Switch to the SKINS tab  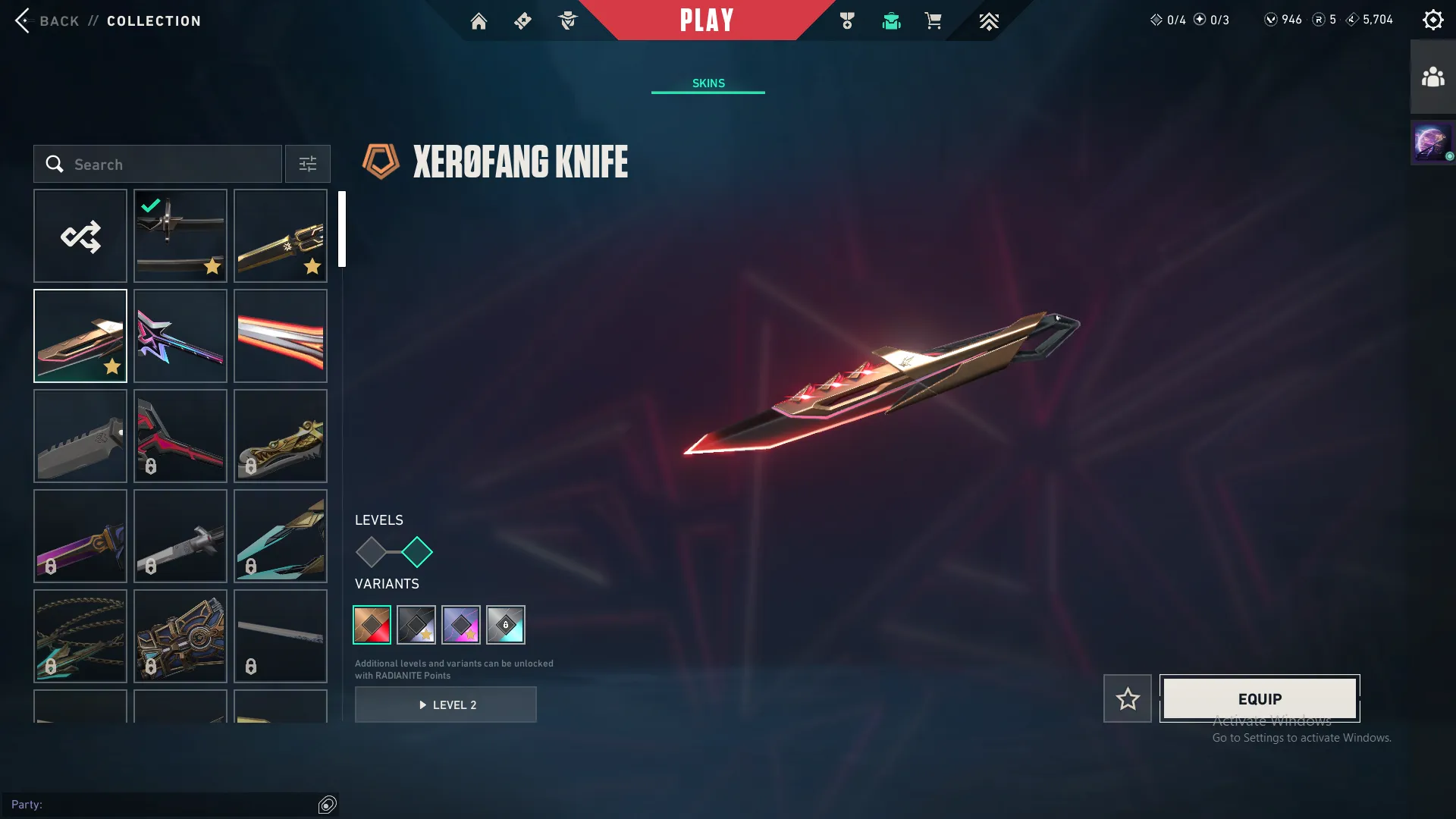[x=708, y=83]
